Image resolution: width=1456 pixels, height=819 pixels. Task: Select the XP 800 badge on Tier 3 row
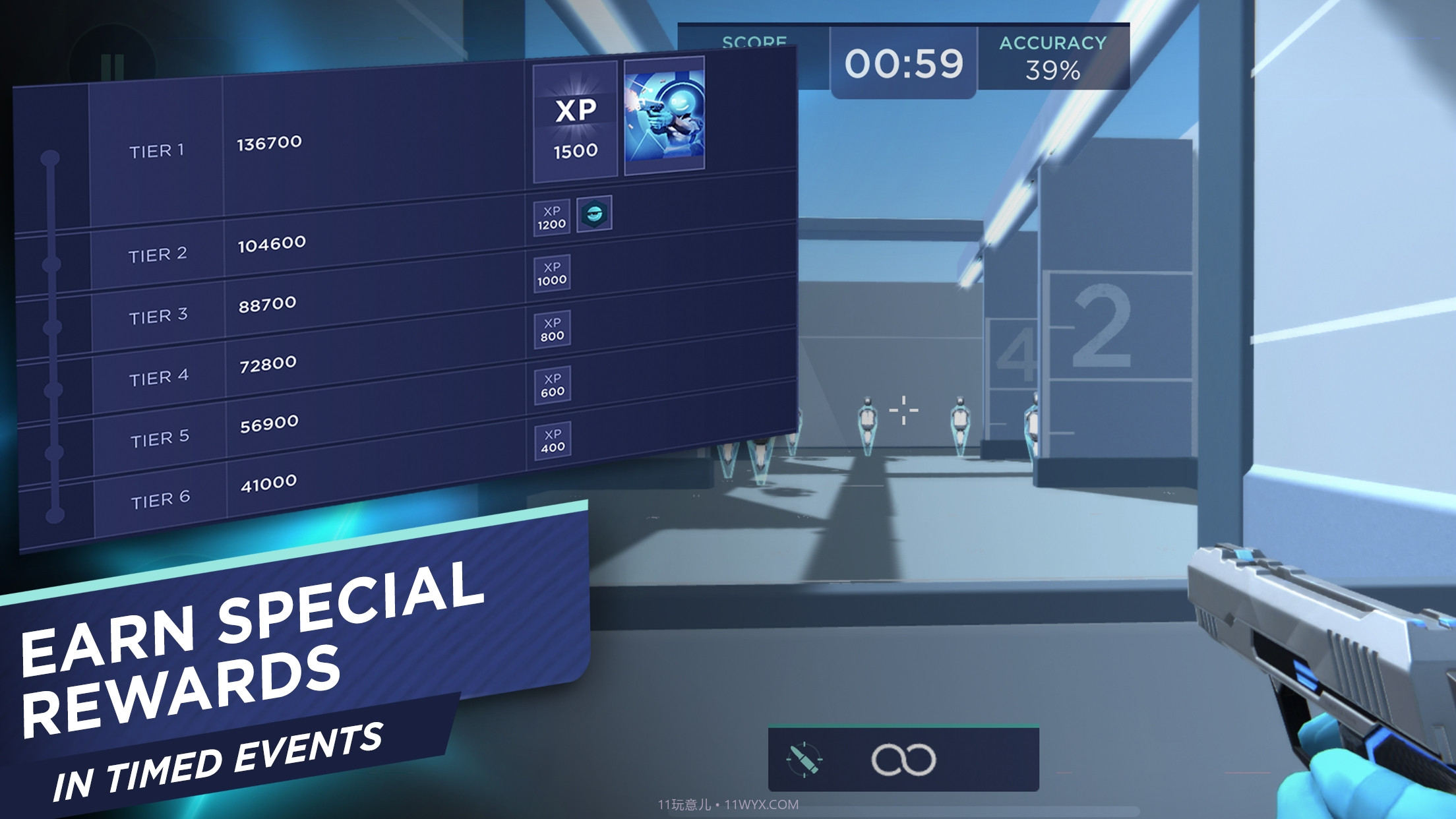553,328
